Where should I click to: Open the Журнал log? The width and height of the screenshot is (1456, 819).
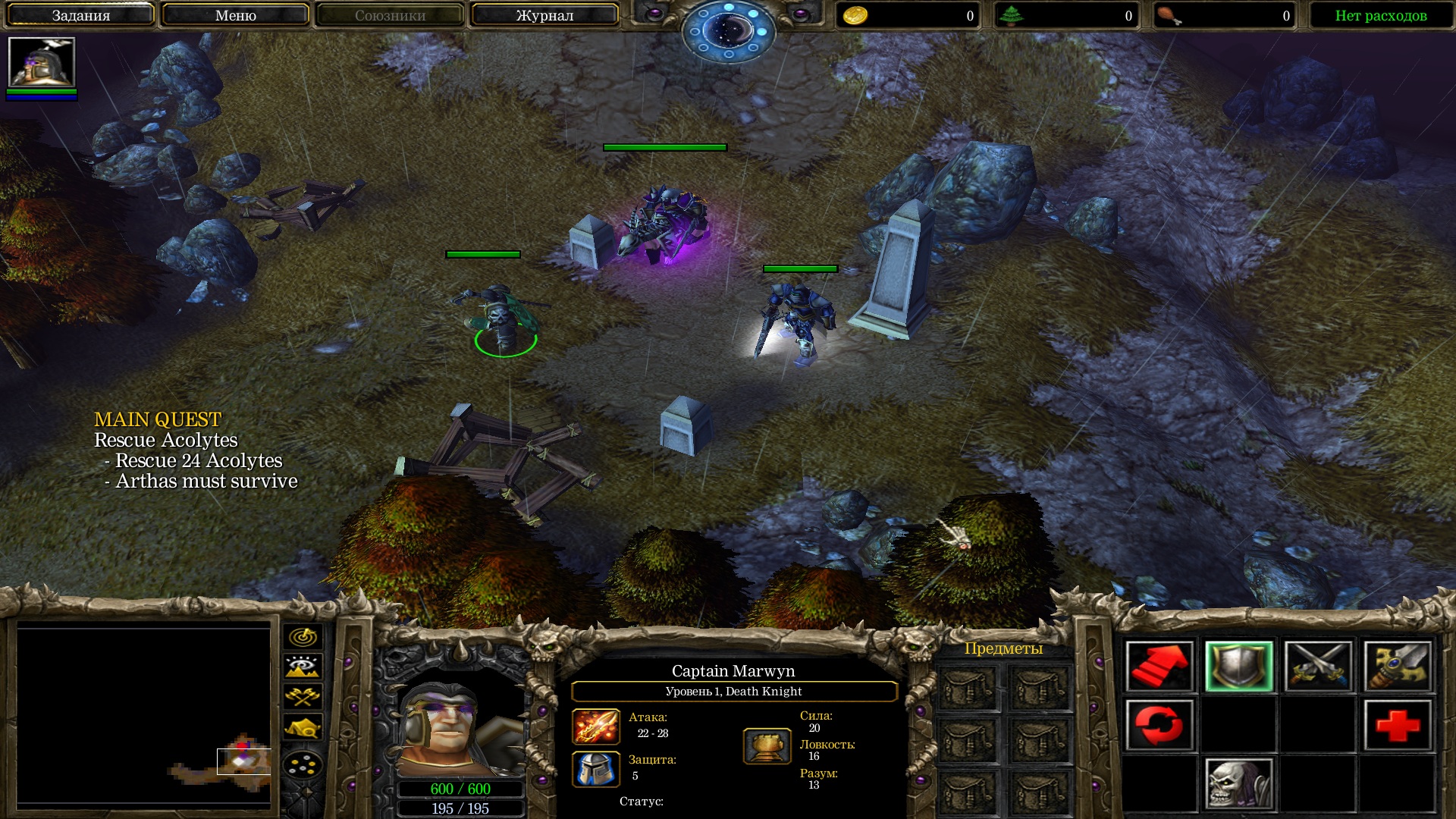pos(544,15)
